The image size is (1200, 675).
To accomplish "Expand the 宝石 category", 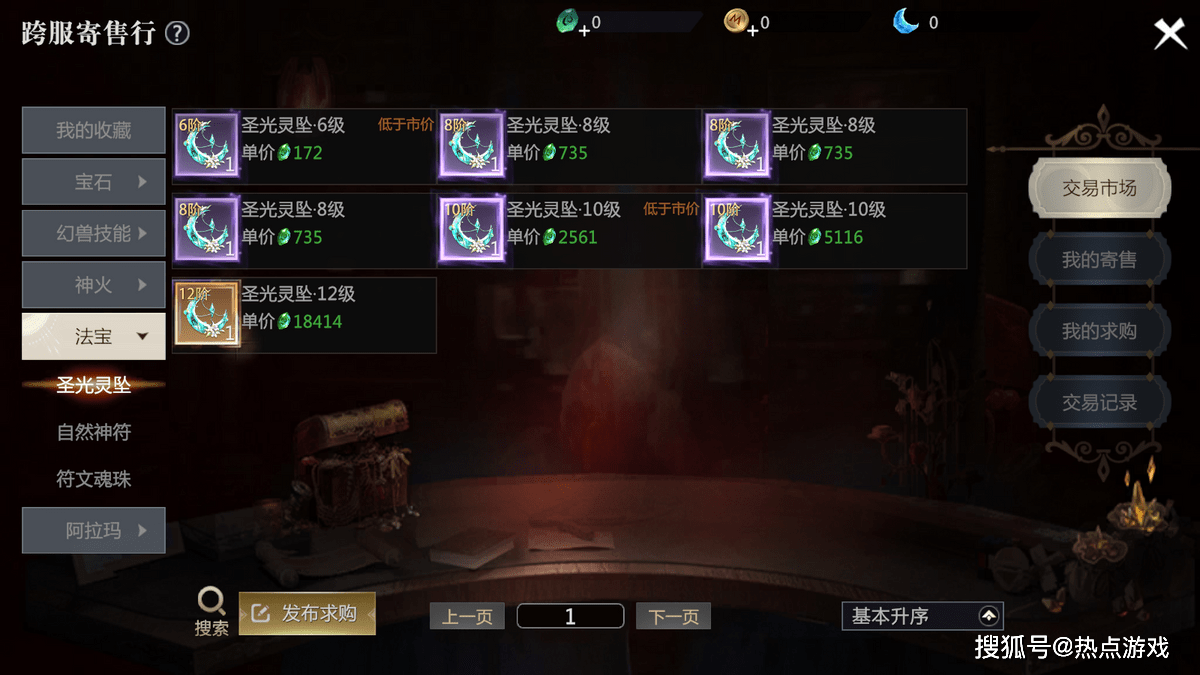I will pos(94,182).
